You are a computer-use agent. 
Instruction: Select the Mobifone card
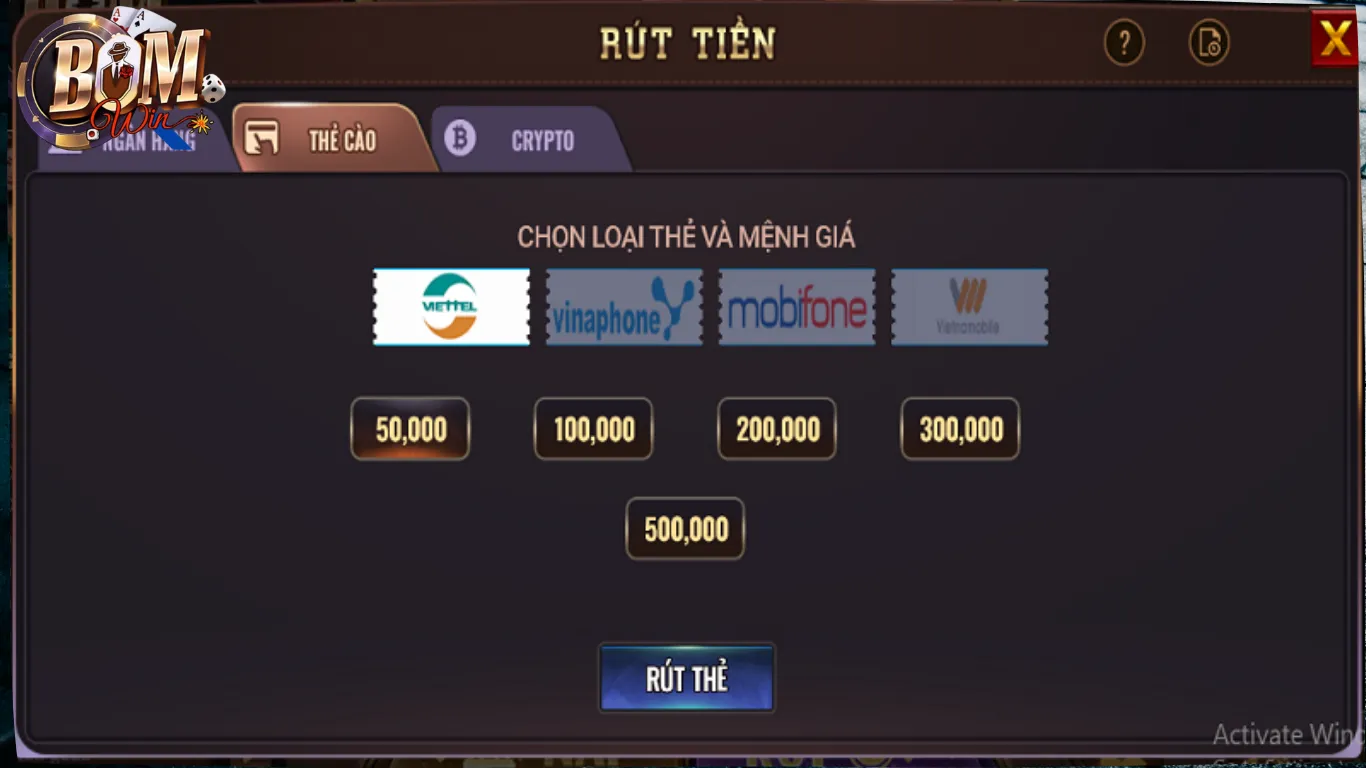797,307
